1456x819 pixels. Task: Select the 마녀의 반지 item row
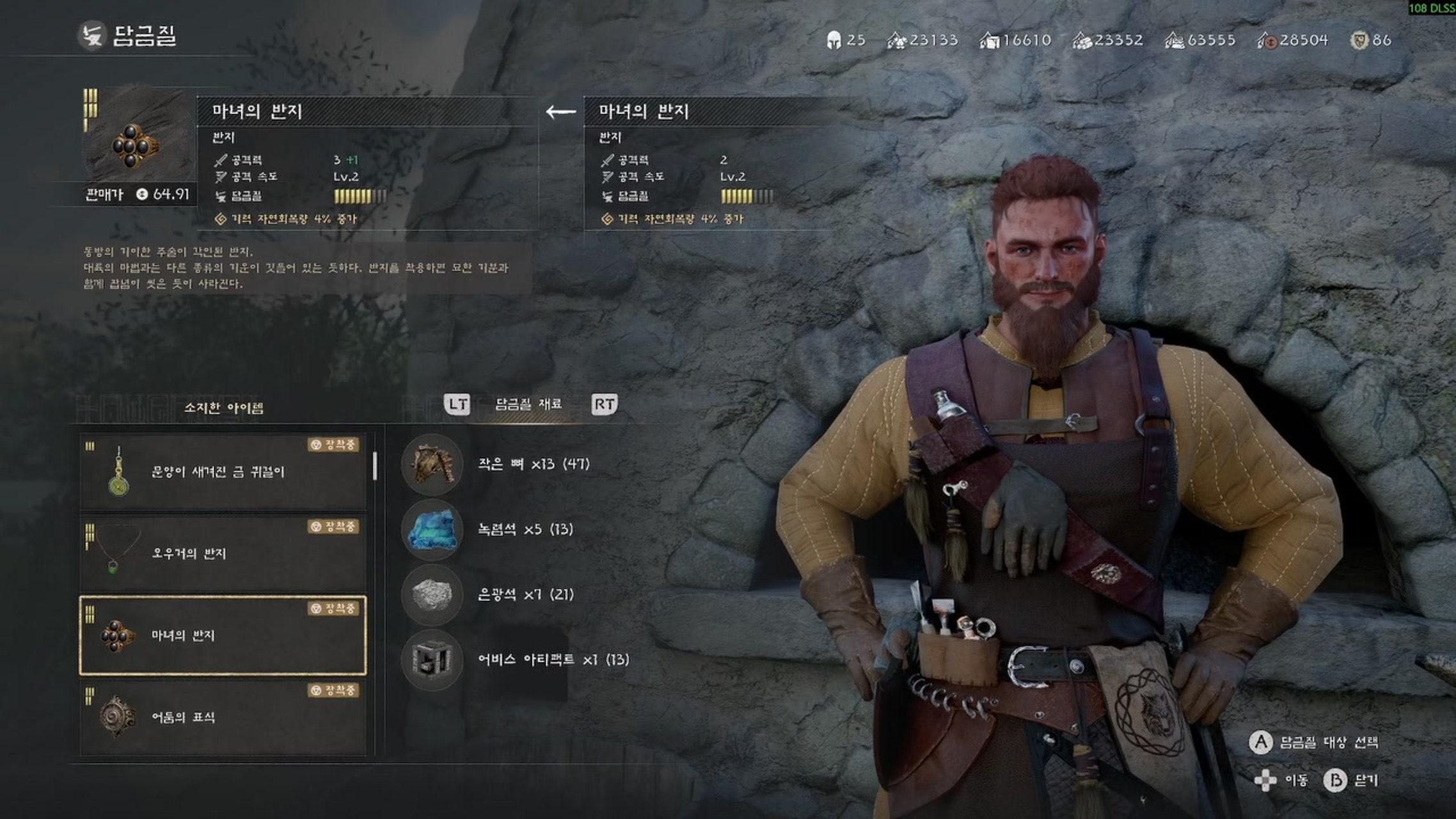tap(223, 635)
